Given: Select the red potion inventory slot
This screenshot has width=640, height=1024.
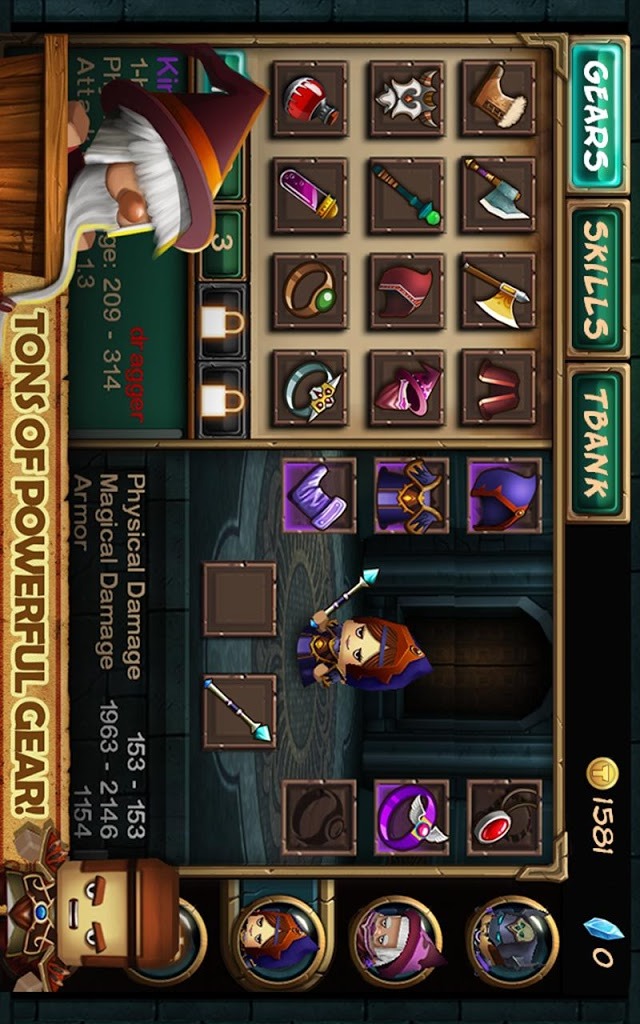Looking at the screenshot, I should (310, 99).
